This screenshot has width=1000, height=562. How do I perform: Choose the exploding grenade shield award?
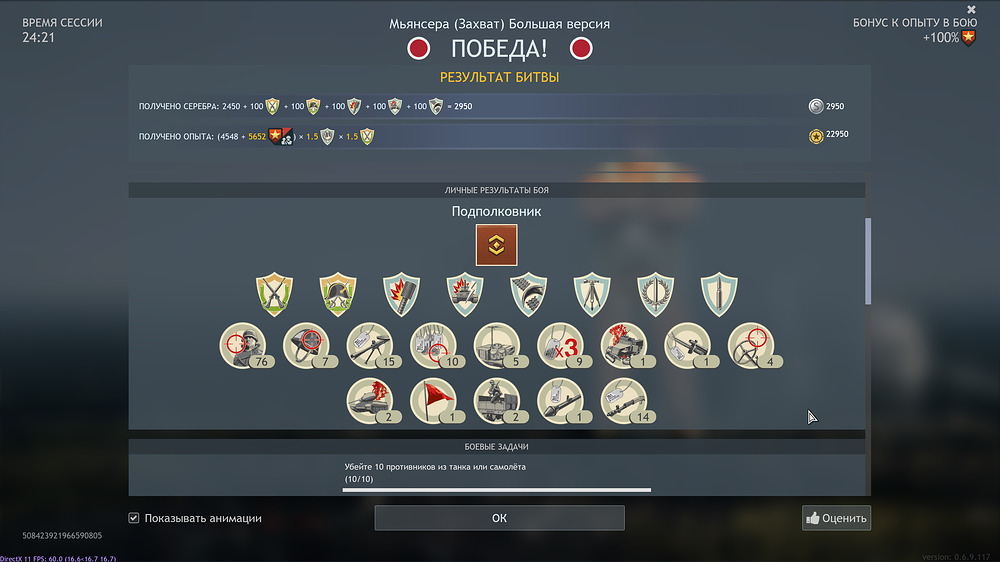coord(402,294)
